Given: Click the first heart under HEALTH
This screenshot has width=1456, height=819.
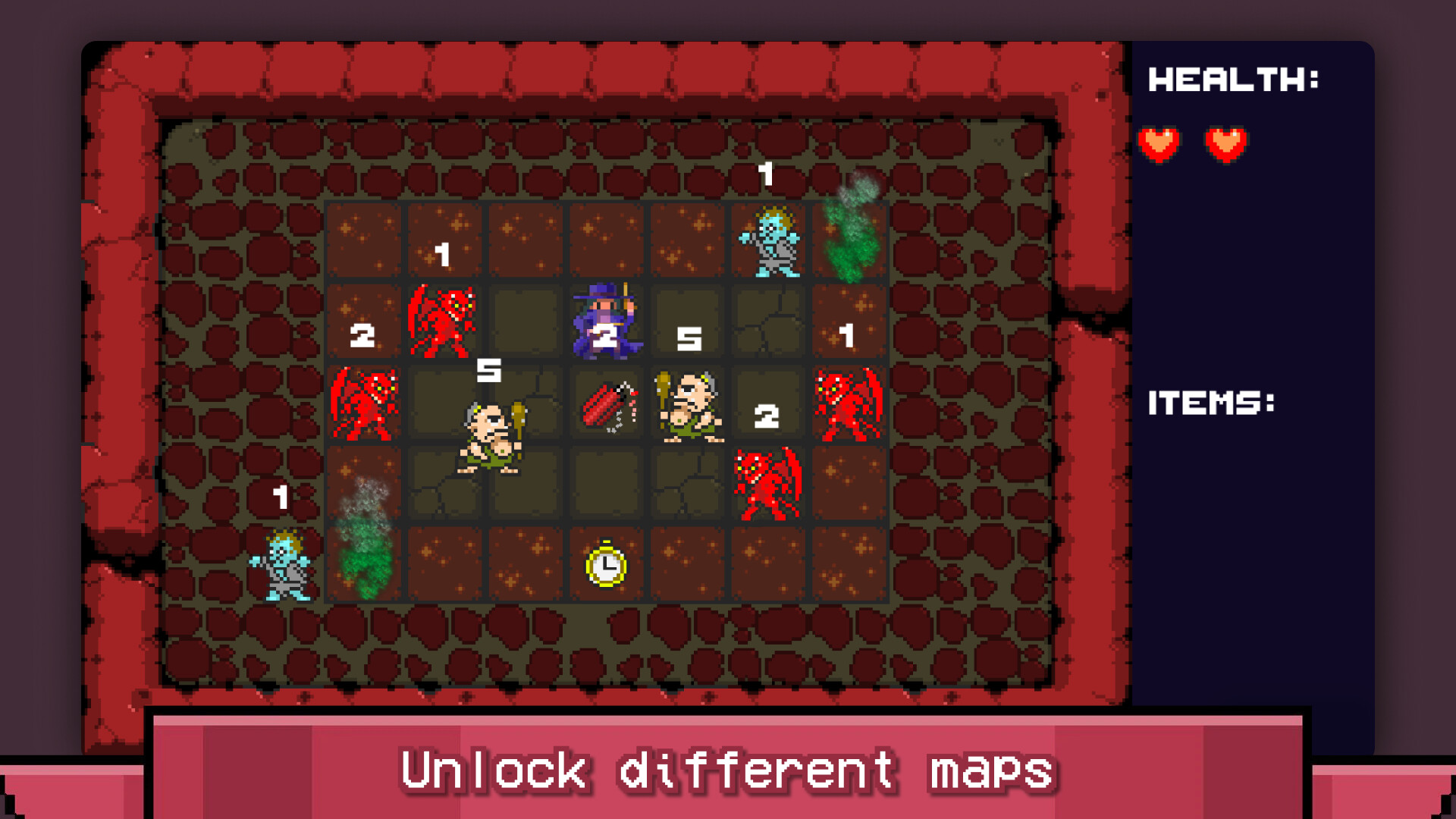Looking at the screenshot, I should [1160, 143].
